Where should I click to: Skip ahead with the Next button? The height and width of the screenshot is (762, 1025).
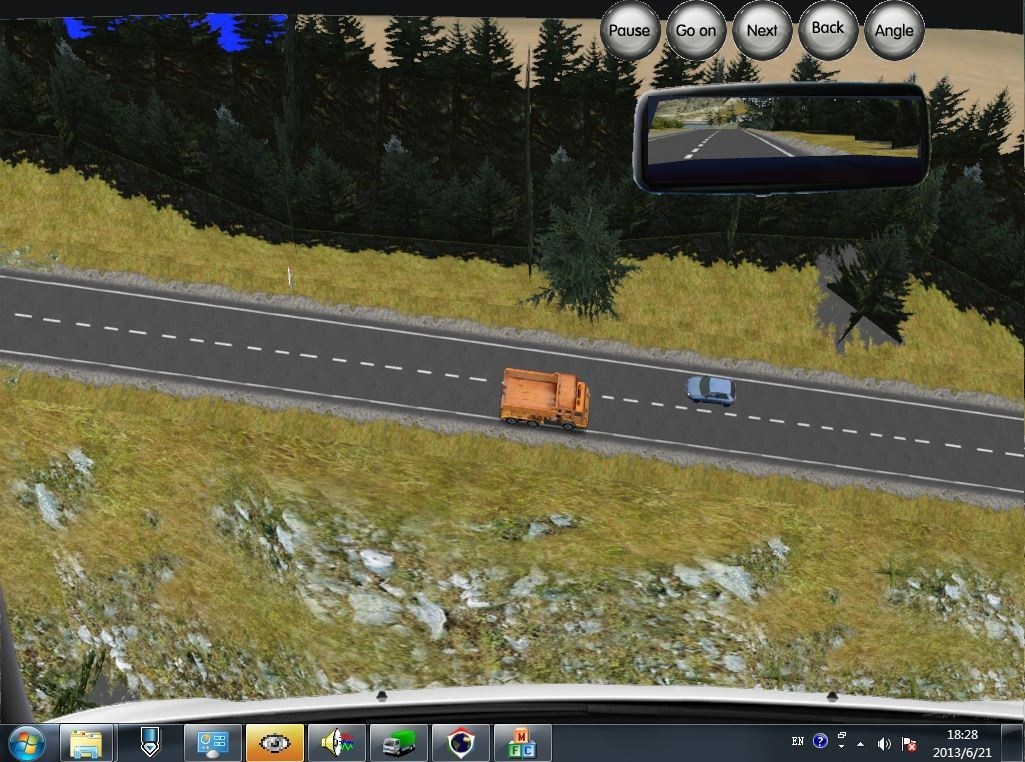tap(762, 30)
